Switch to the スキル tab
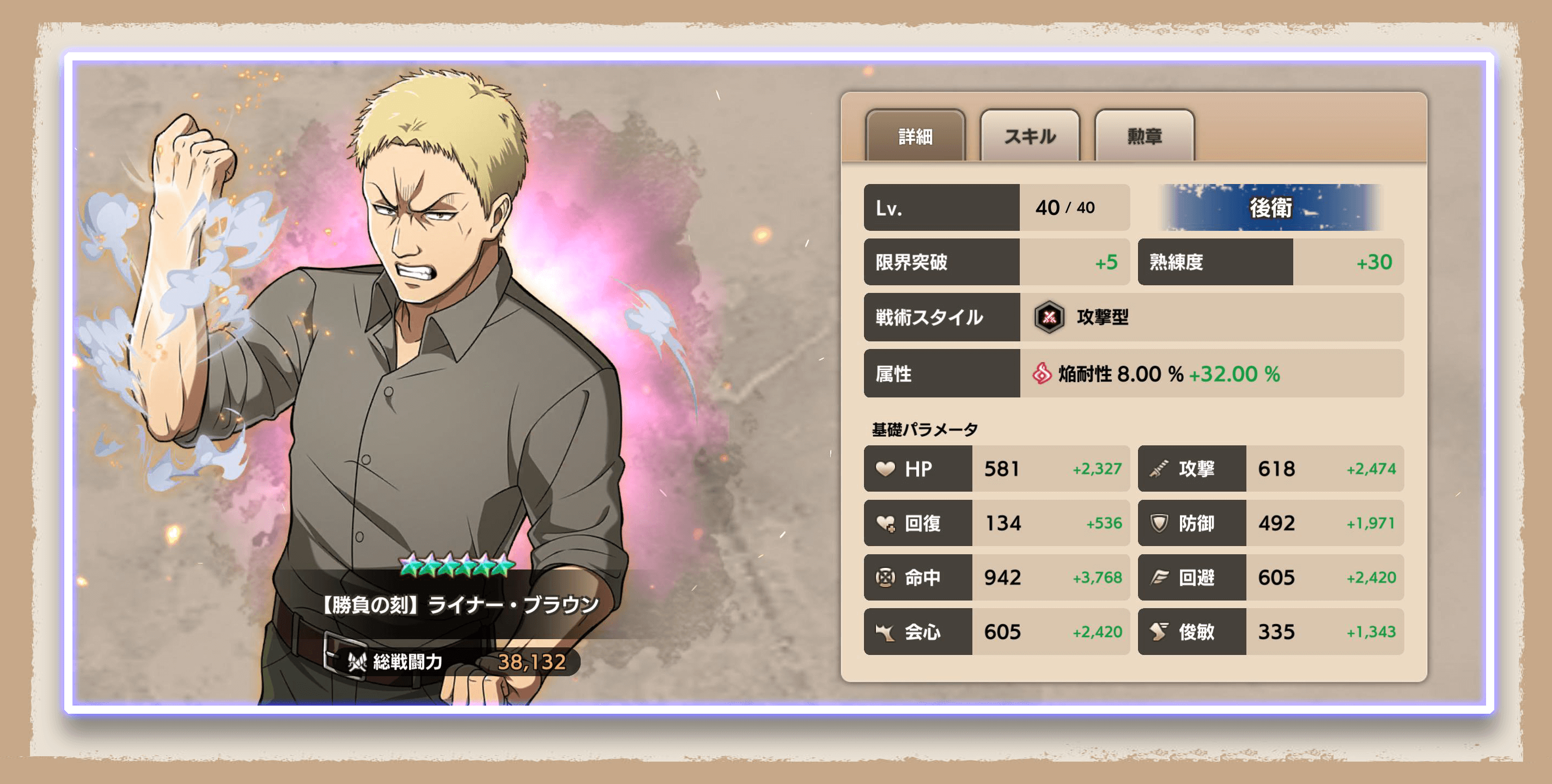 (1028, 137)
